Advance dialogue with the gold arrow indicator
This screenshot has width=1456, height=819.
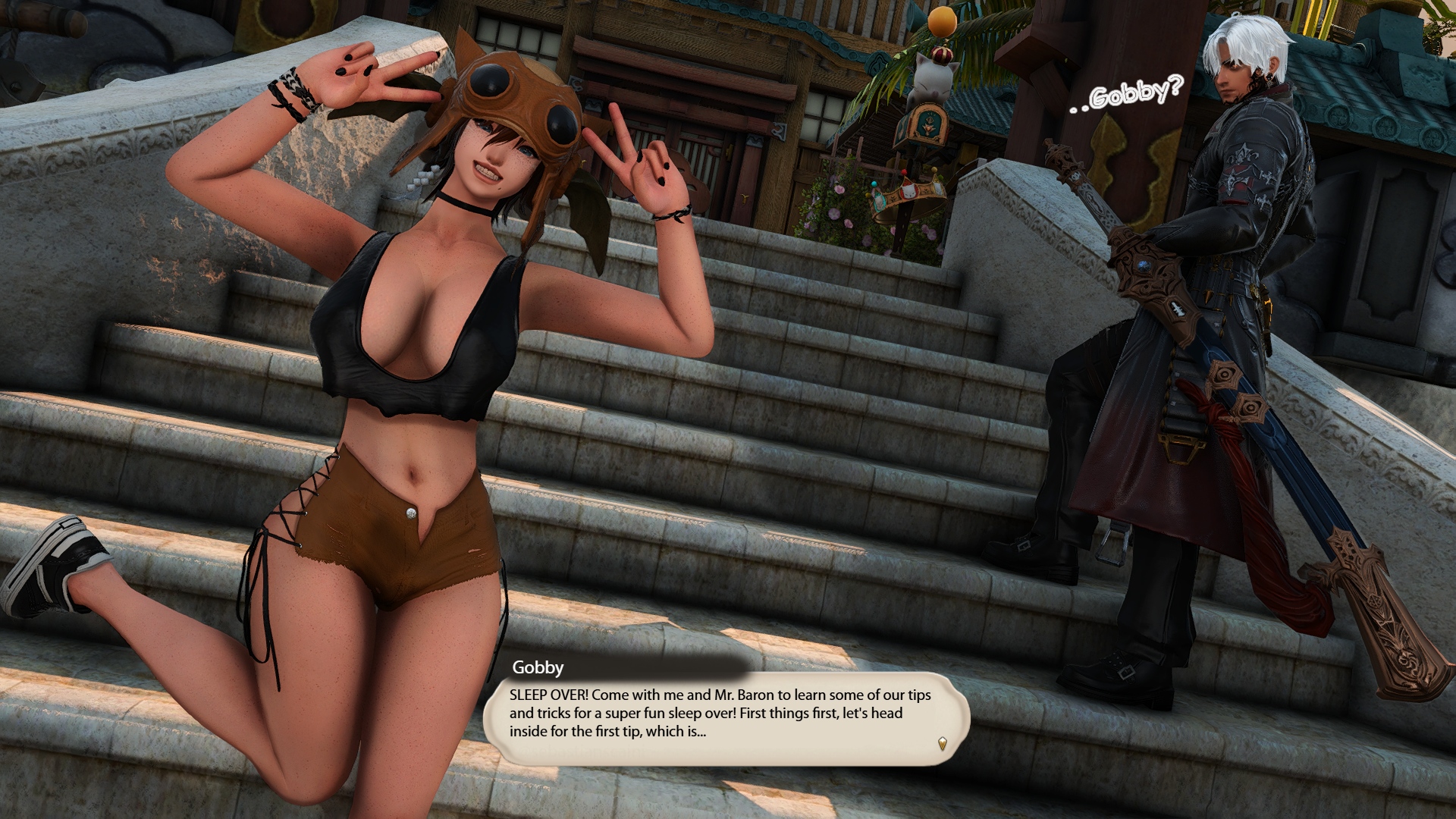point(942,743)
